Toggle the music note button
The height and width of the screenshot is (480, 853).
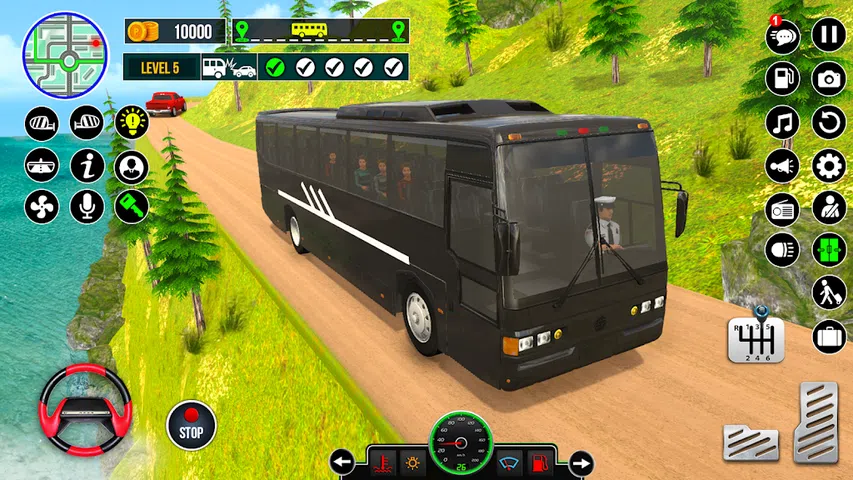(x=783, y=122)
